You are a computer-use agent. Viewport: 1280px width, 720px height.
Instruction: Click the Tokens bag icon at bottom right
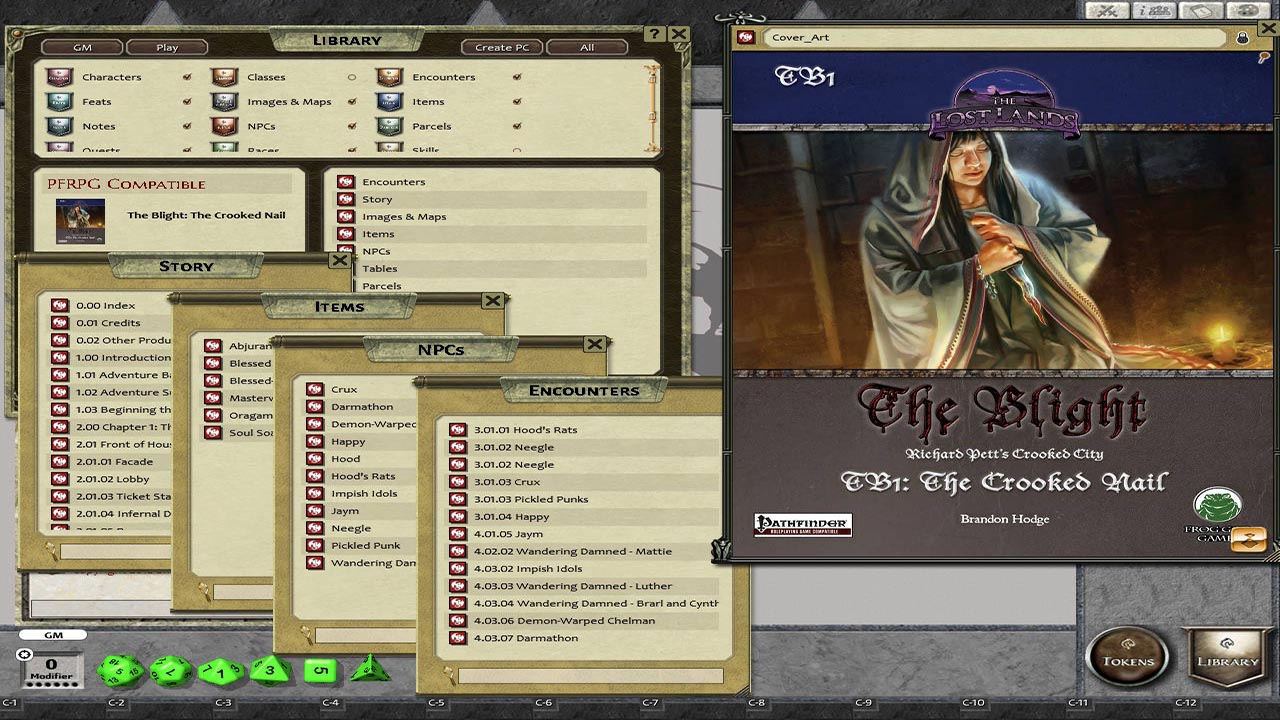coord(1128,658)
